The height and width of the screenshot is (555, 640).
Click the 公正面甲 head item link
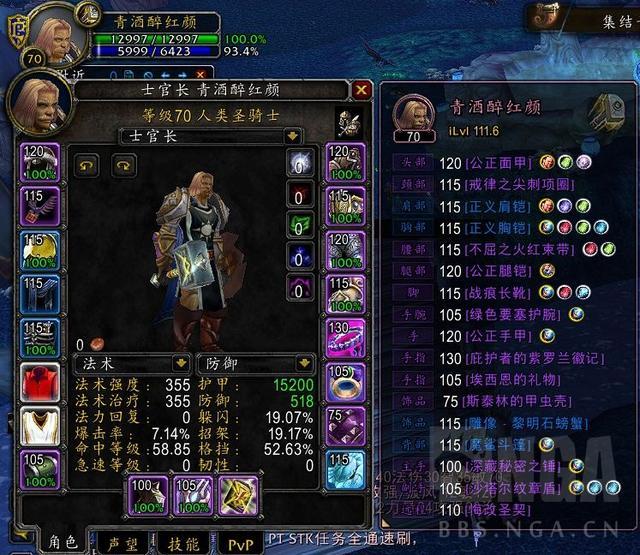(498, 163)
